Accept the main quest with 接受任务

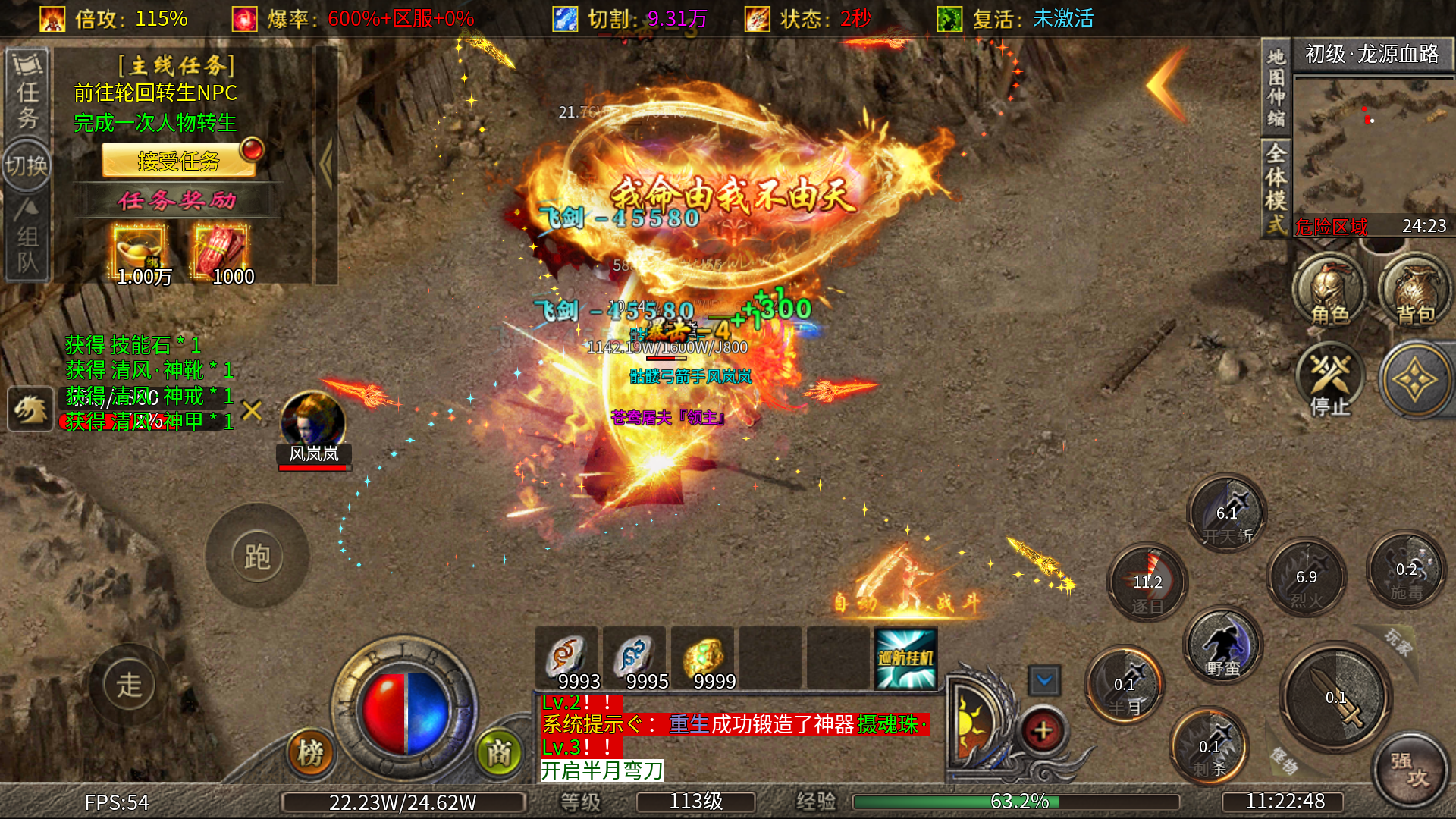click(x=179, y=161)
